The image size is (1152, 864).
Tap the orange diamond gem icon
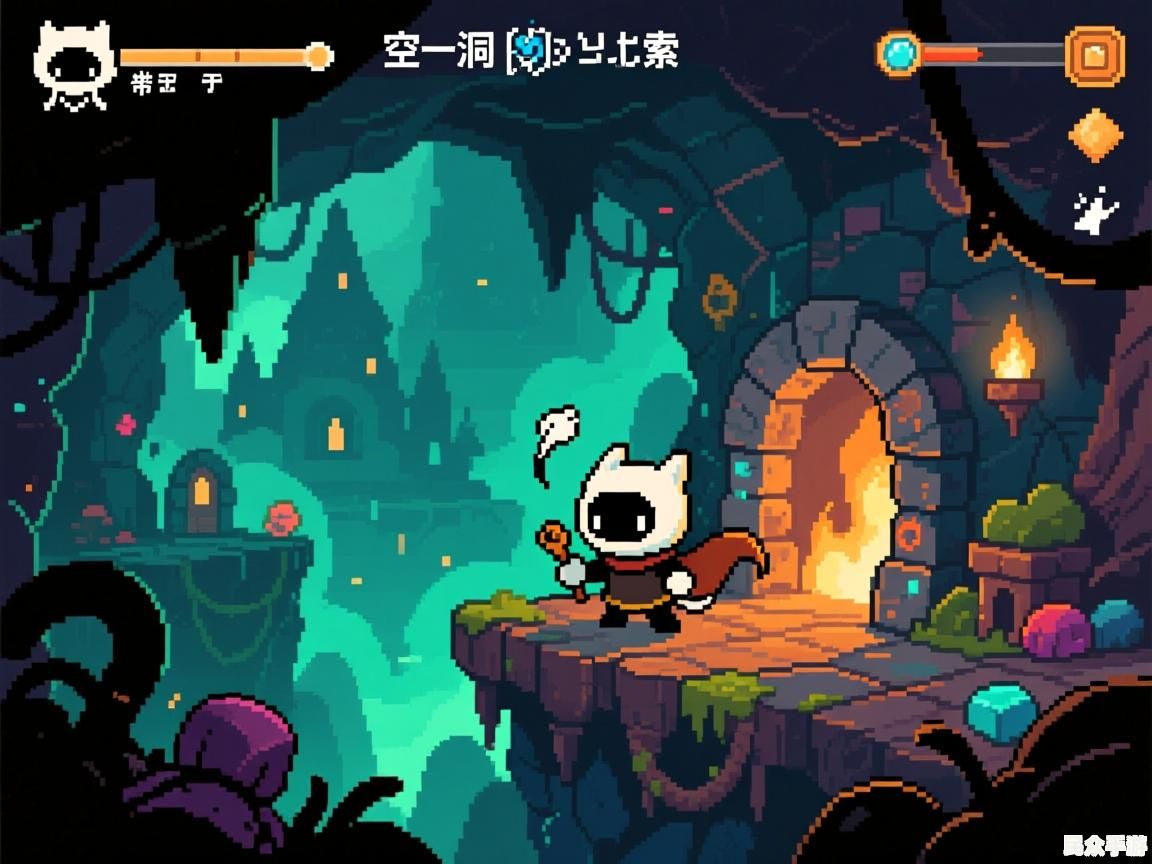coord(1095,134)
